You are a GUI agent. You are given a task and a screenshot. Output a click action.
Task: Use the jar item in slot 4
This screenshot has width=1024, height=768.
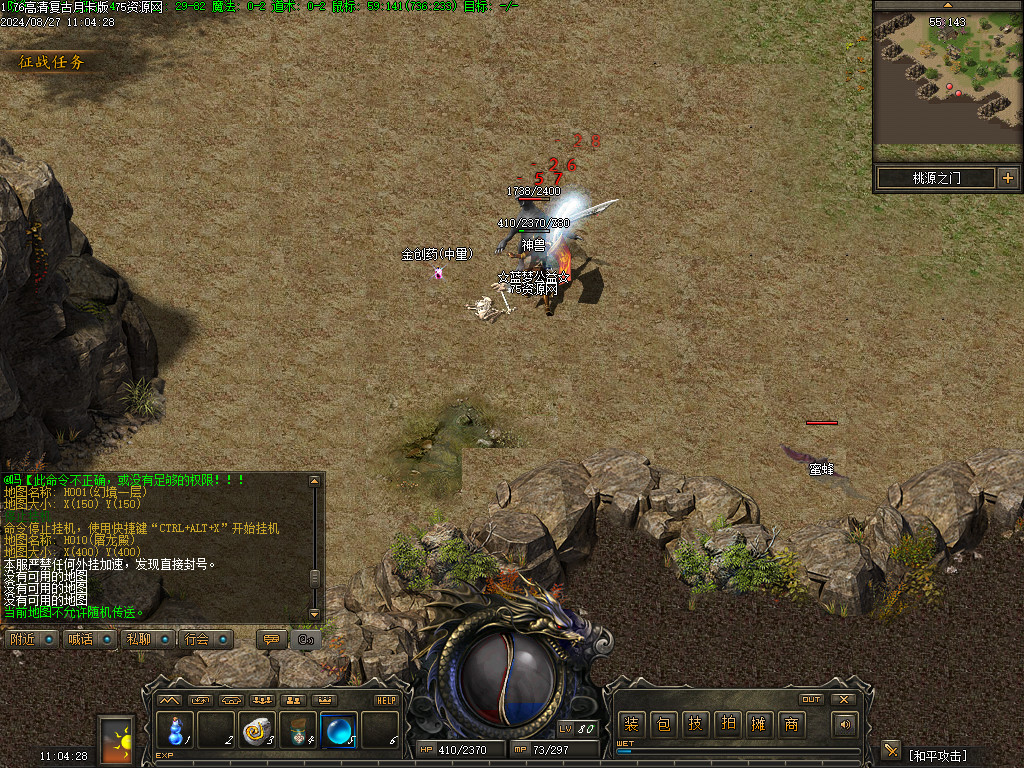click(x=298, y=730)
